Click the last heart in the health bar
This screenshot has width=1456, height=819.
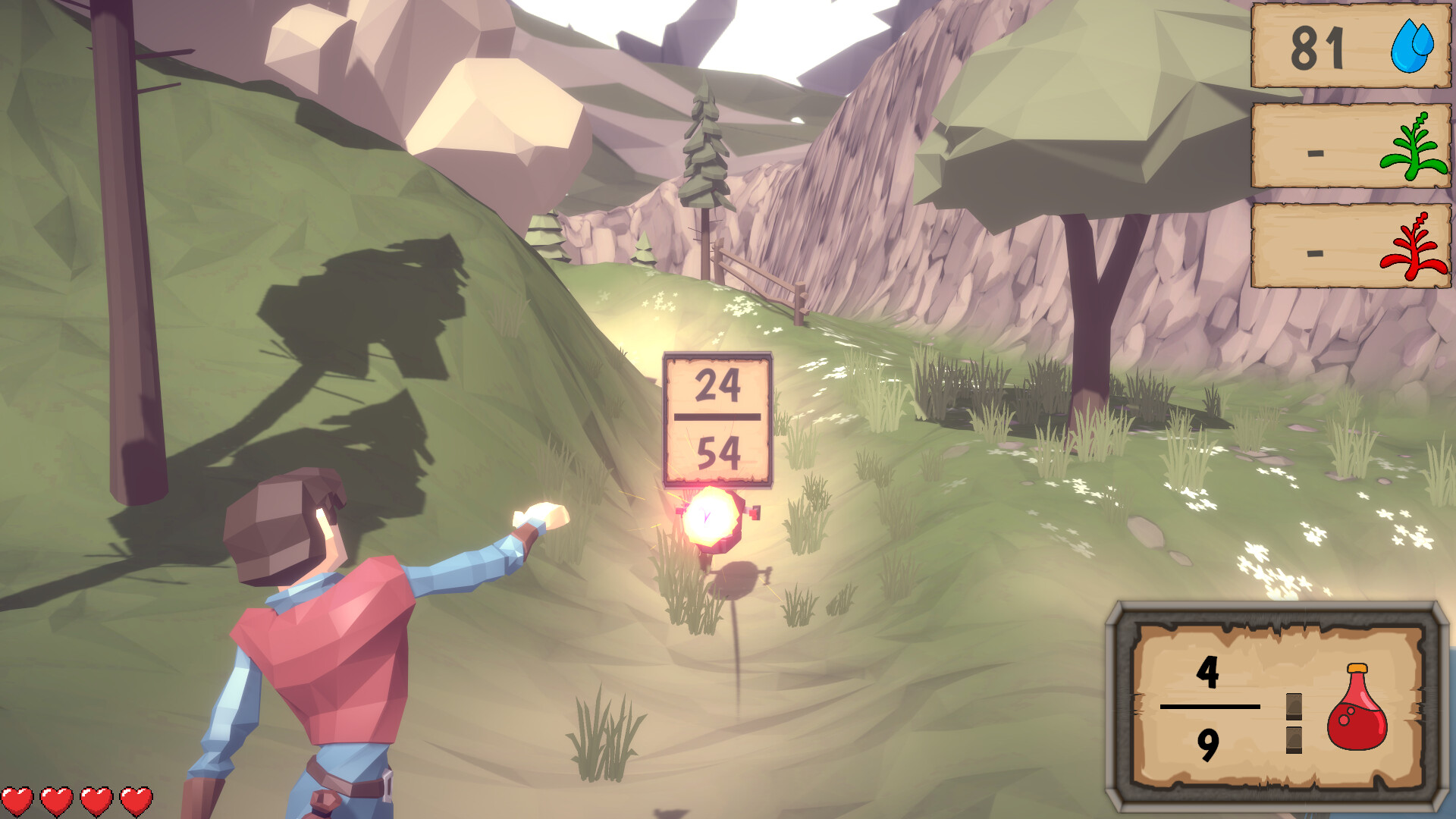tap(136, 800)
